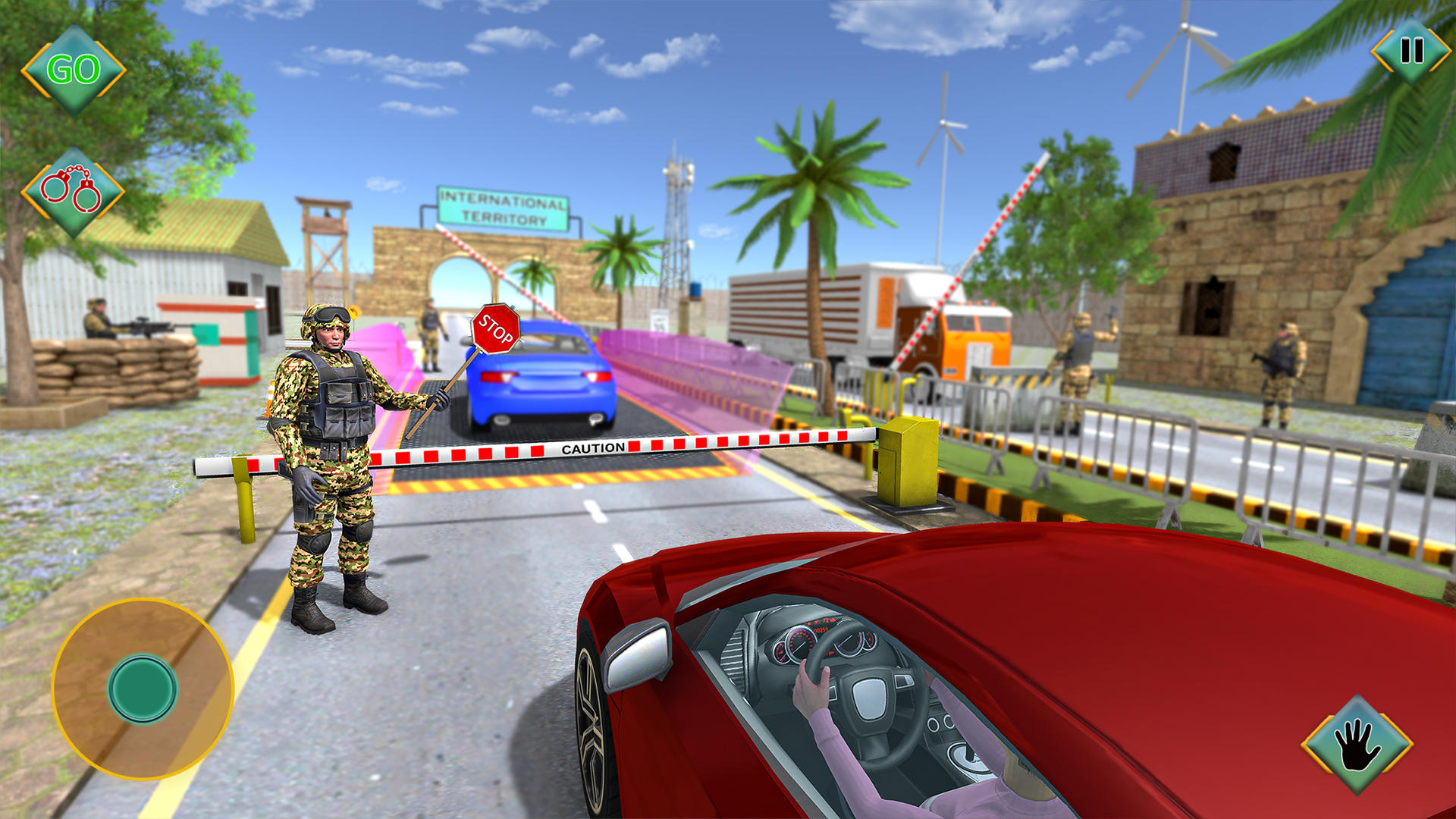Screen dimensions: 1456x819
Task: Tap the CAUTION barrier arm
Action: tap(591, 447)
